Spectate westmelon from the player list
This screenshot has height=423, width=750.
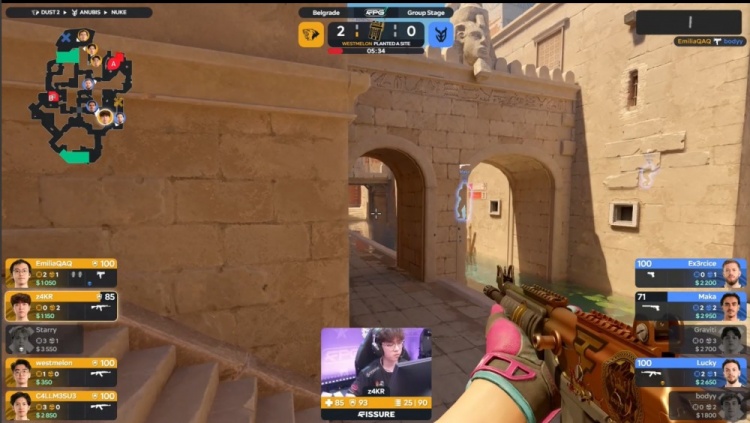point(61,372)
